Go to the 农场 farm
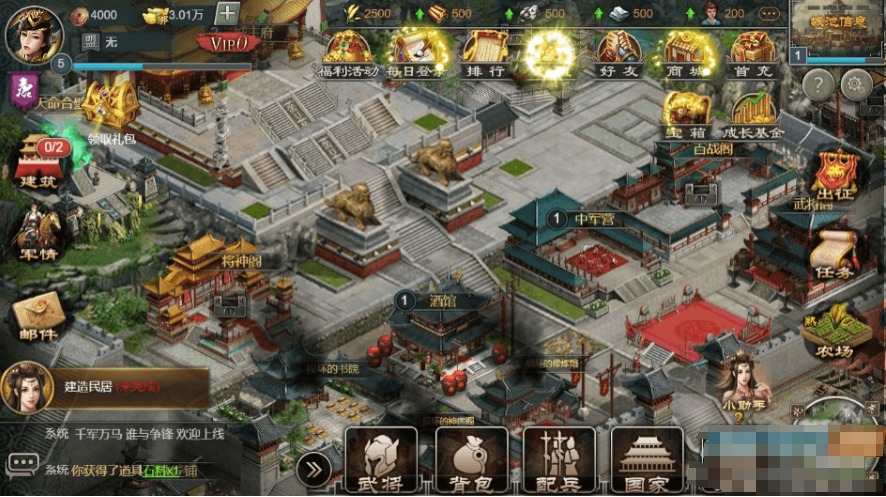The image size is (886, 497). tap(836, 337)
